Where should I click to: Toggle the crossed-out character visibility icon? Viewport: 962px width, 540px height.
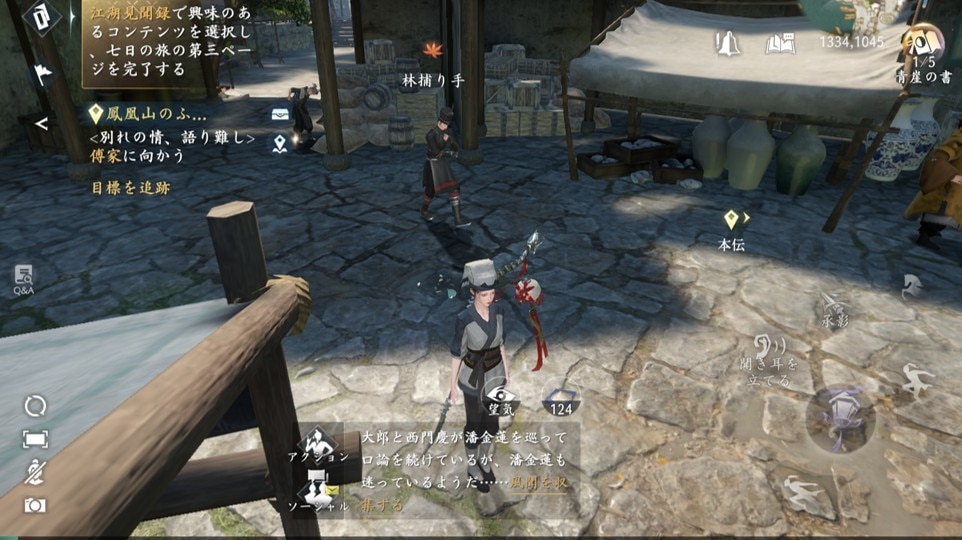(x=35, y=472)
